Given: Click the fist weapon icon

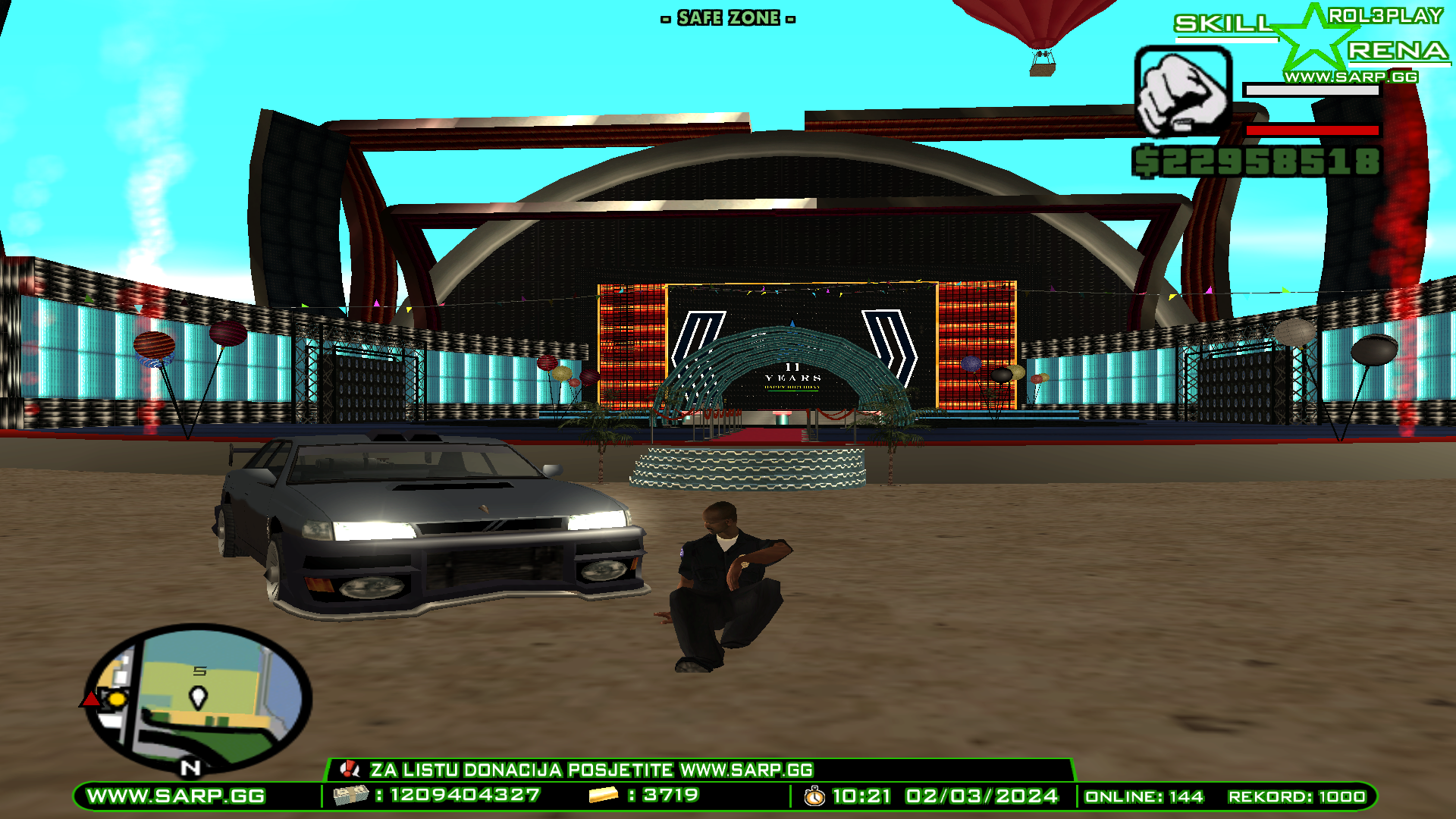Looking at the screenshot, I should click(1182, 91).
